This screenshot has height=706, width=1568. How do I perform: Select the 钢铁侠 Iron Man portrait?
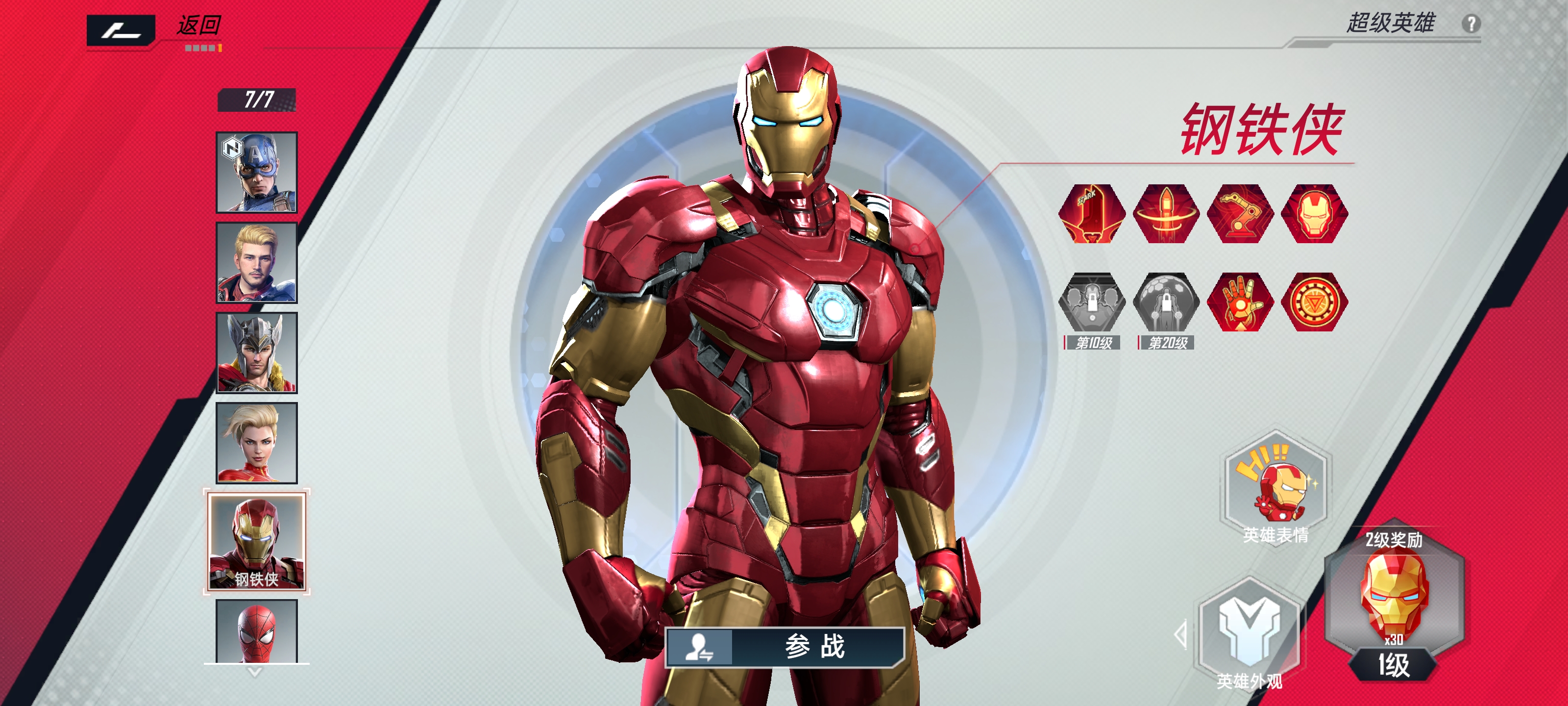[x=257, y=542]
